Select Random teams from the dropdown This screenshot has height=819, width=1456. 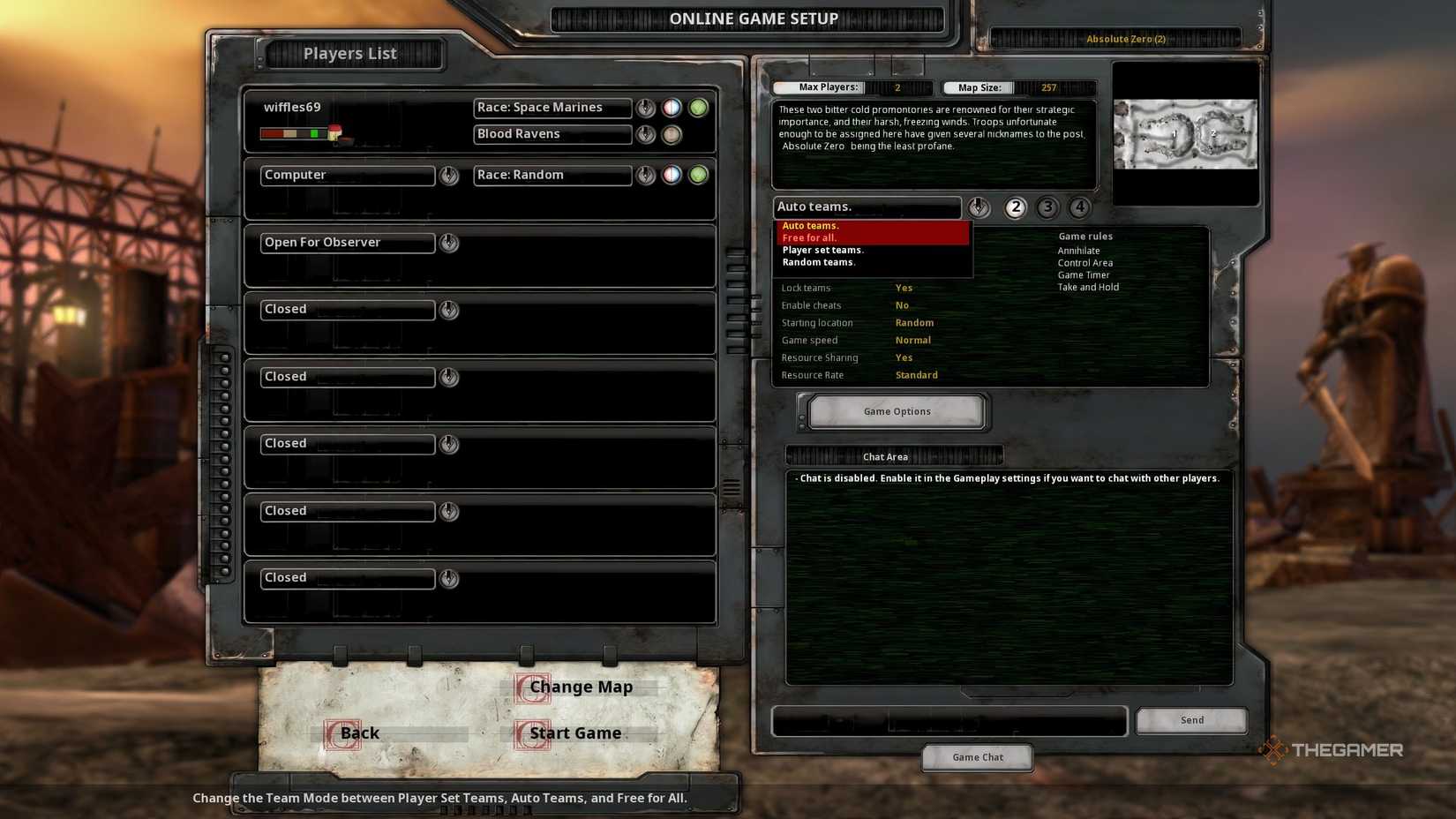click(x=818, y=262)
